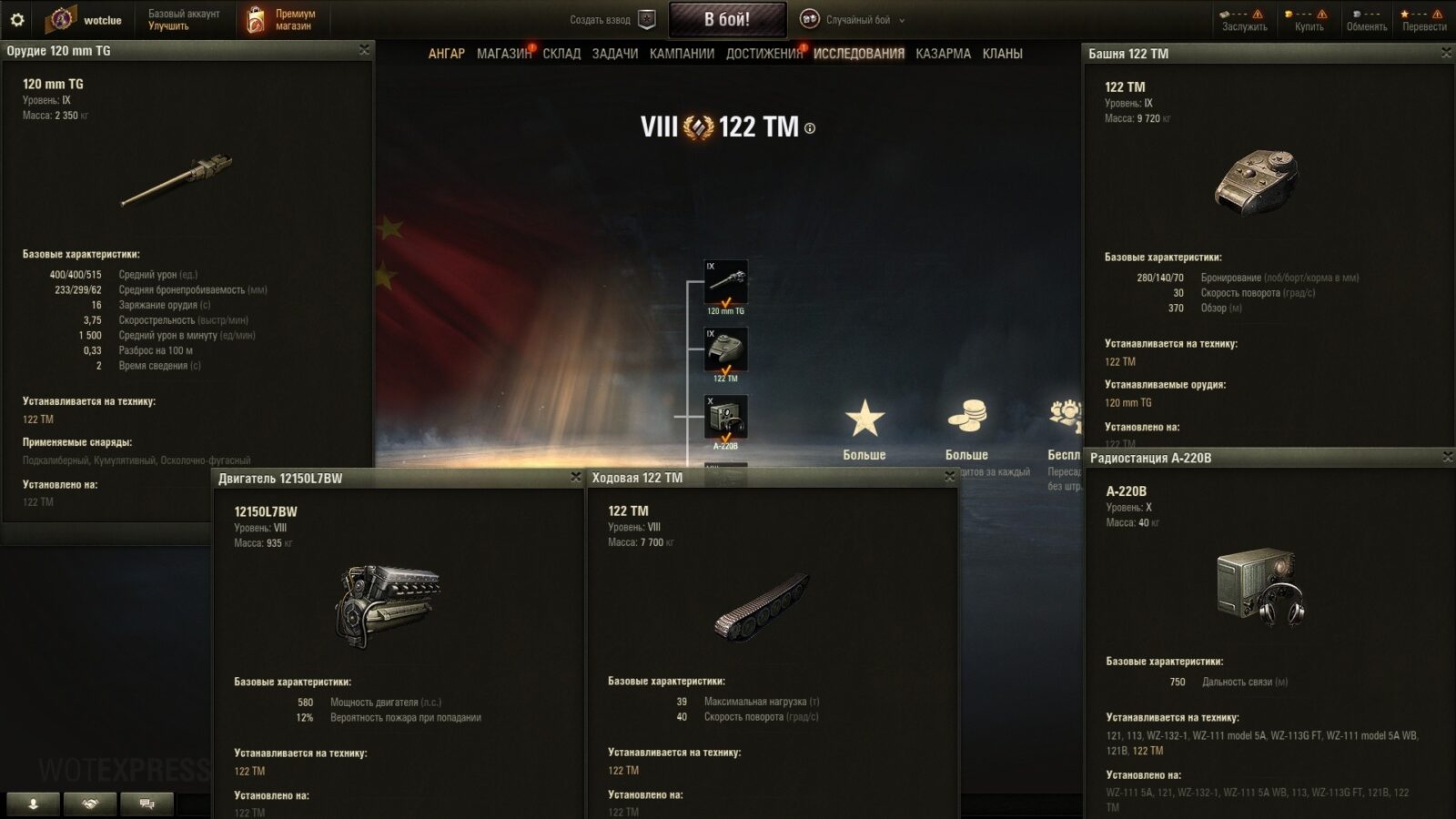Close the Радиостанция A-220B window
Viewport: 1456px width, 819px height.
[1447, 457]
